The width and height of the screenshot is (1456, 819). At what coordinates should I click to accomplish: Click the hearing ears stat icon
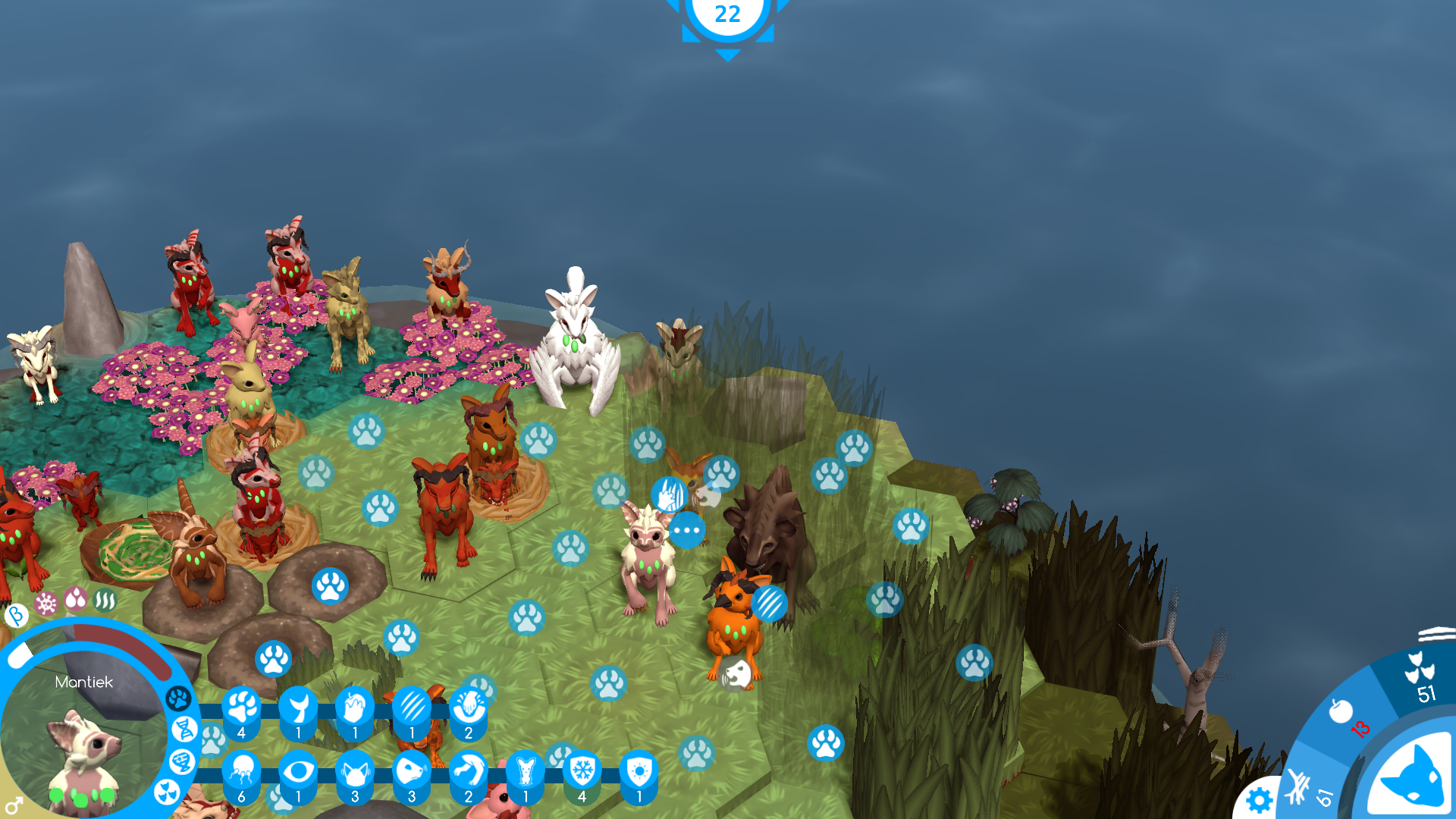click(x=355, y=772)
